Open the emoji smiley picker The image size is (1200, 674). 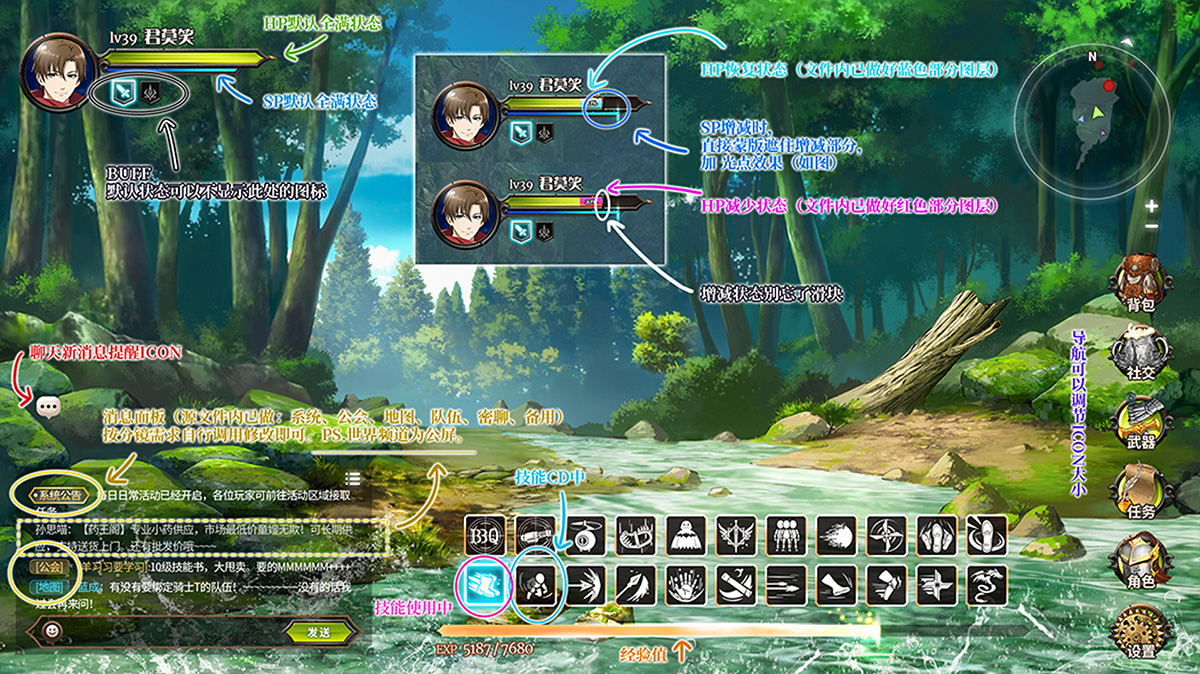(x=52, y=632)
